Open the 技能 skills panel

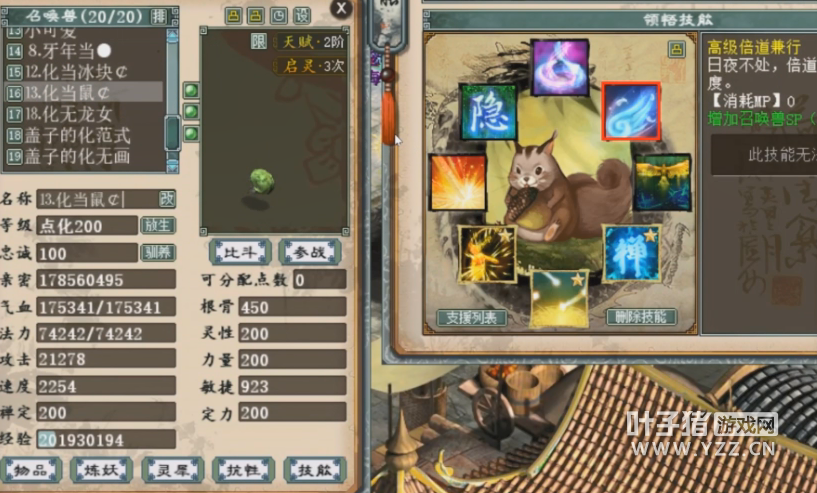(x=314, y=468)
